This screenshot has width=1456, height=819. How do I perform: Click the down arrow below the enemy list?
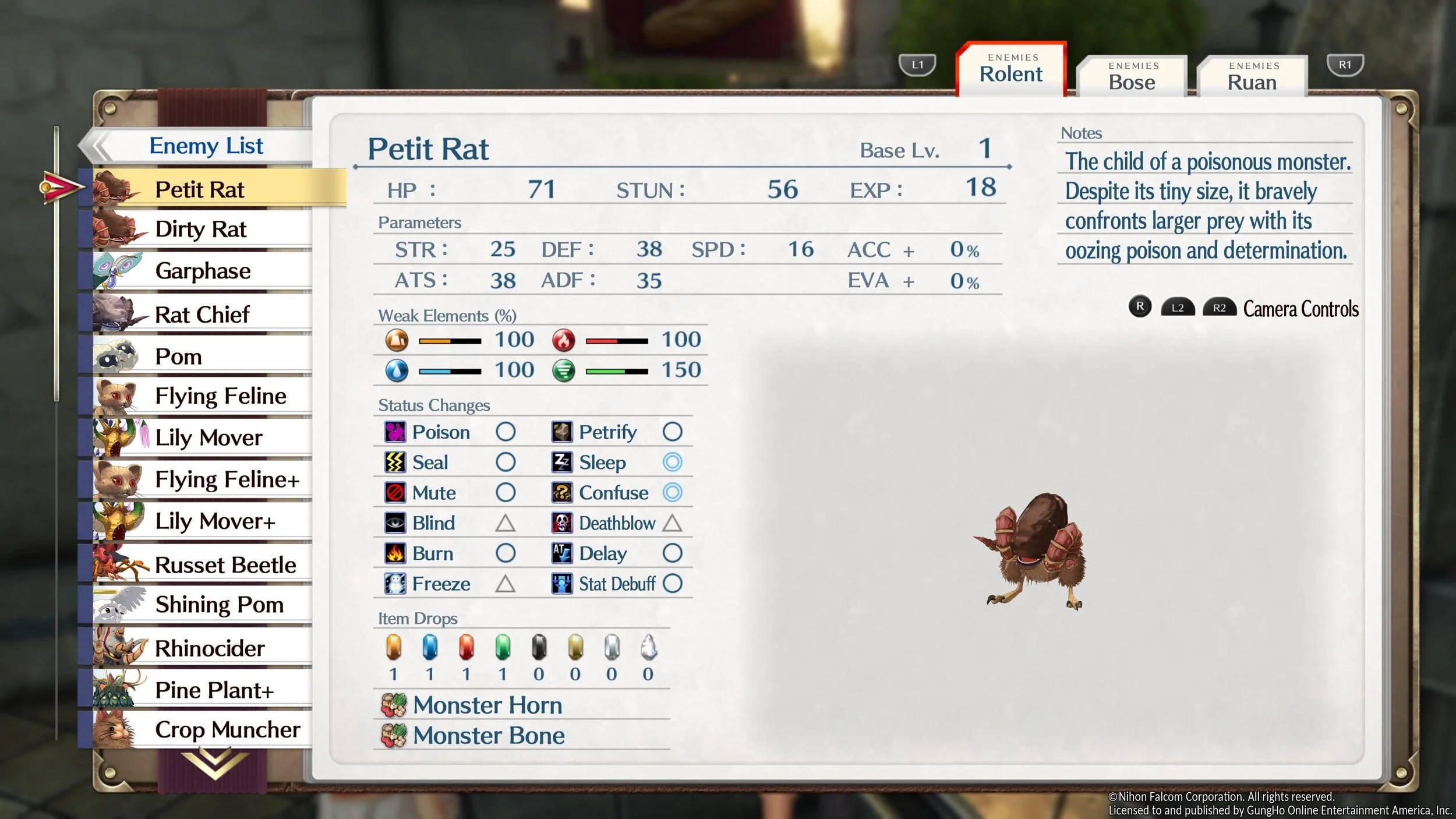pos(214,762)
